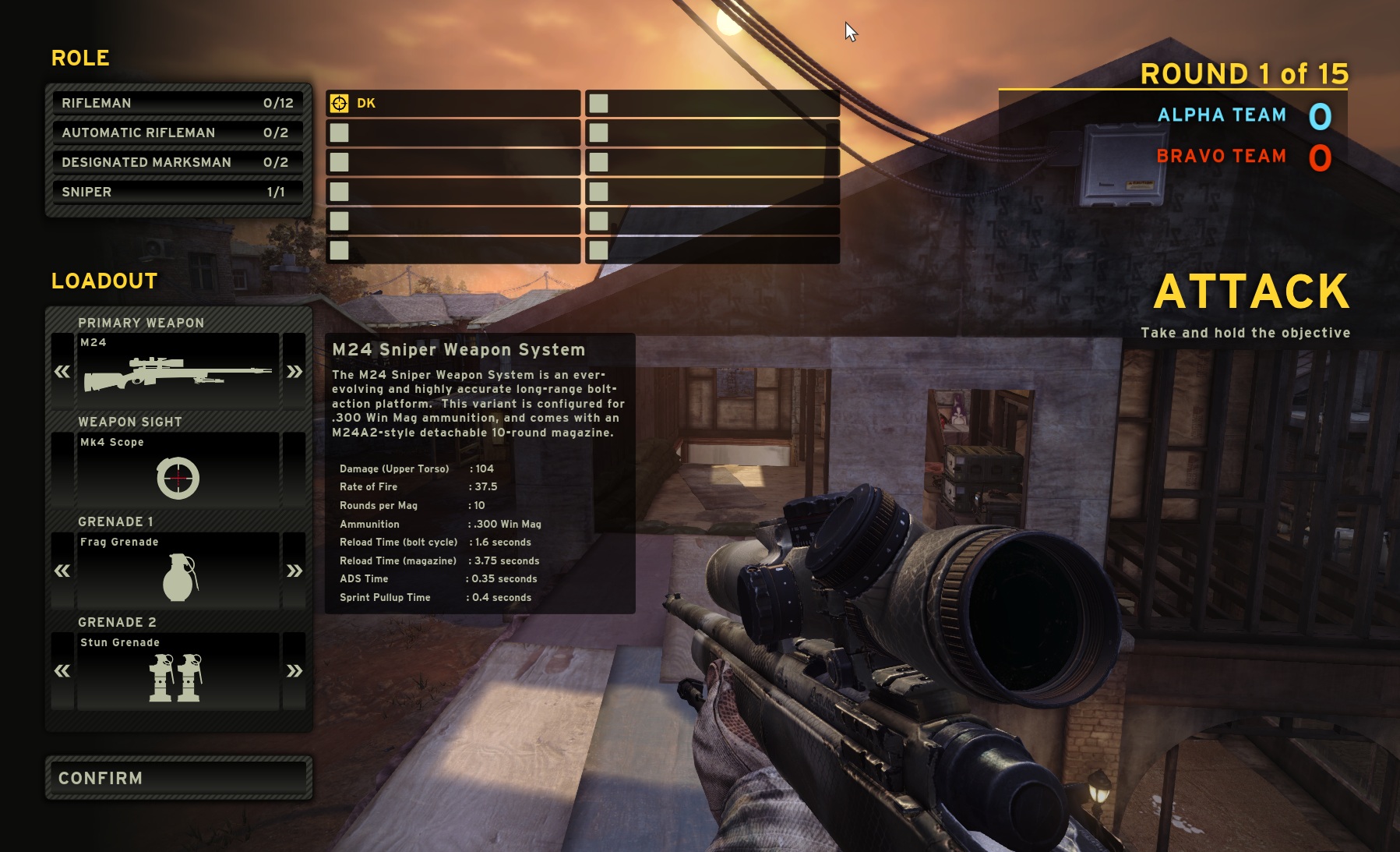Switch Grenade 1 to next type
This screenshot has width=1400, height=852.
(294, 571)
